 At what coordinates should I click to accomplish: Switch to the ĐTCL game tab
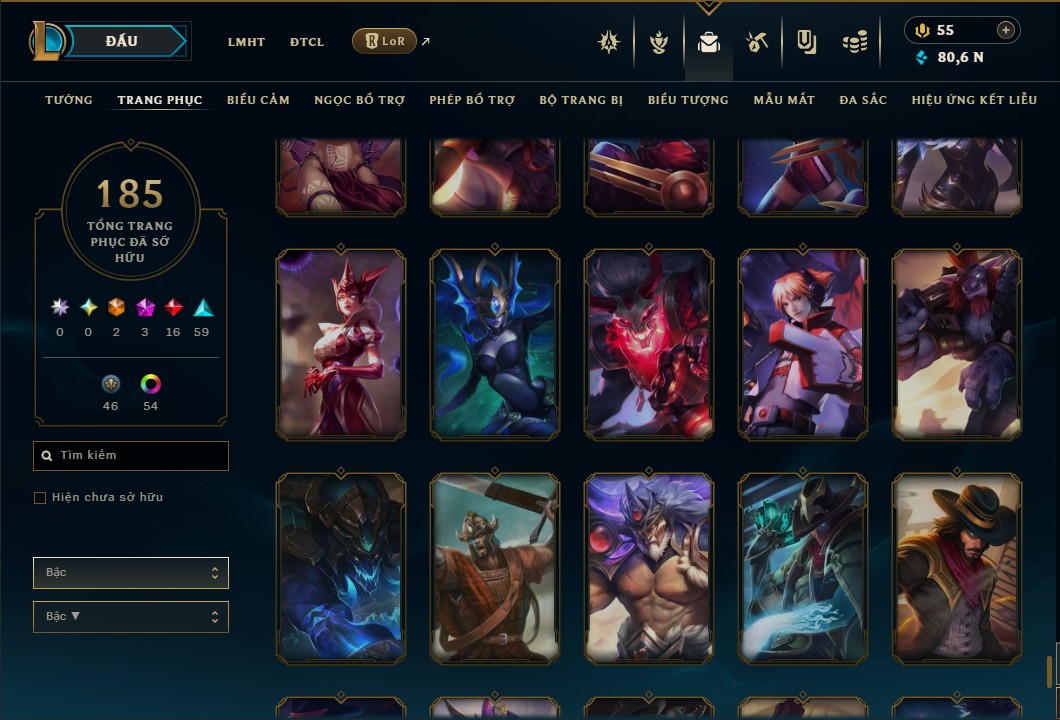pyautogui.click(x=307, y=42)
